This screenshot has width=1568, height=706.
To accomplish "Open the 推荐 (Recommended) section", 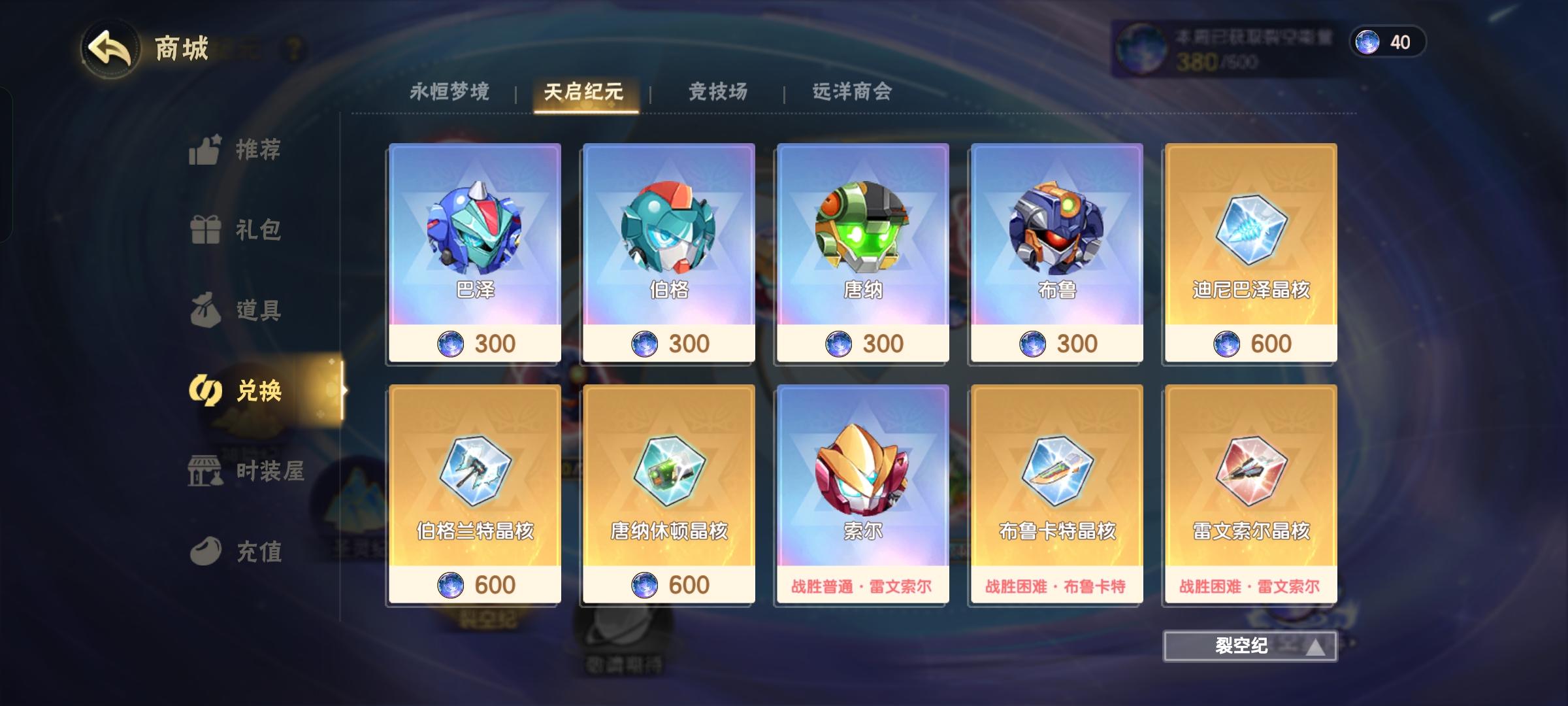I will point(242,150).
